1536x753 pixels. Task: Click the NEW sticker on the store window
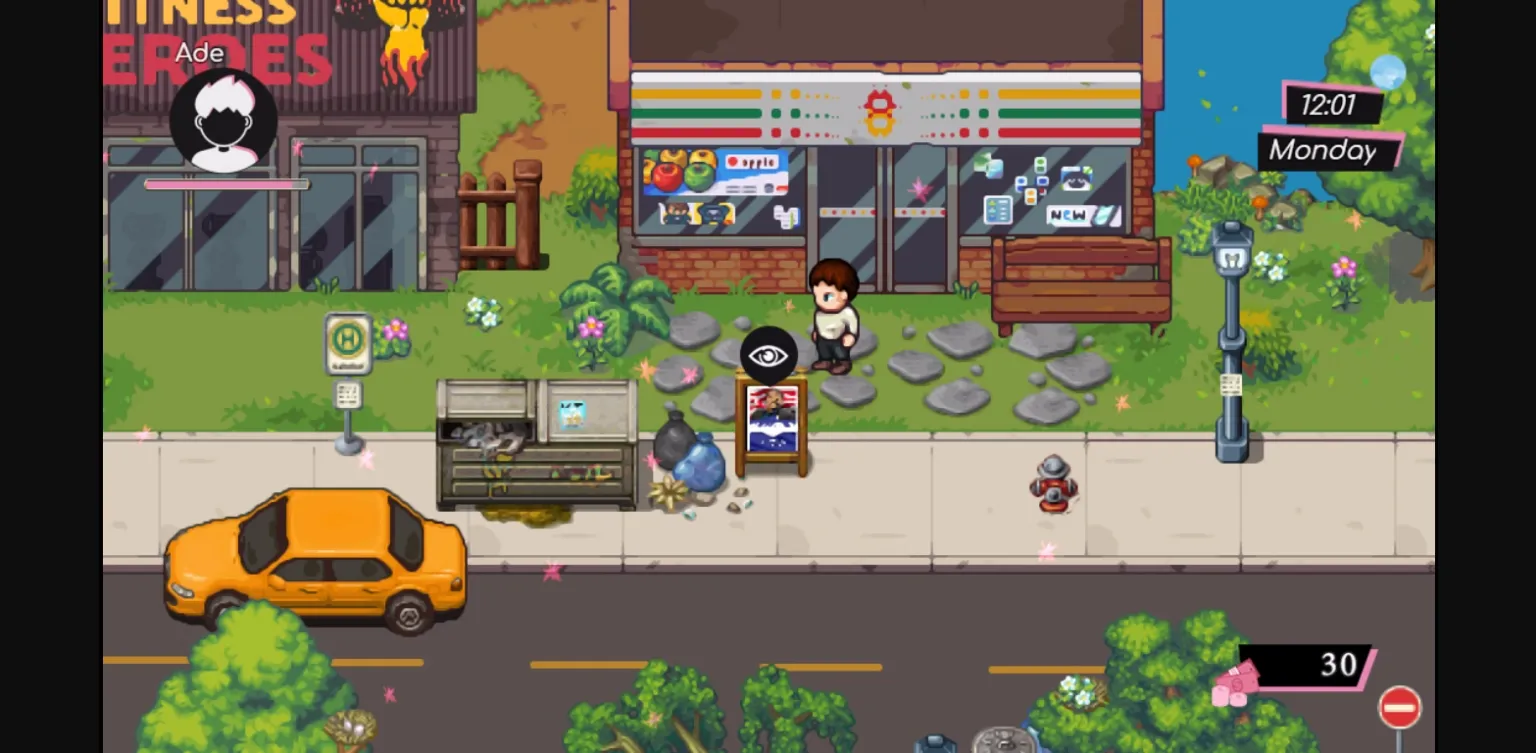(x=1069, y=213)
